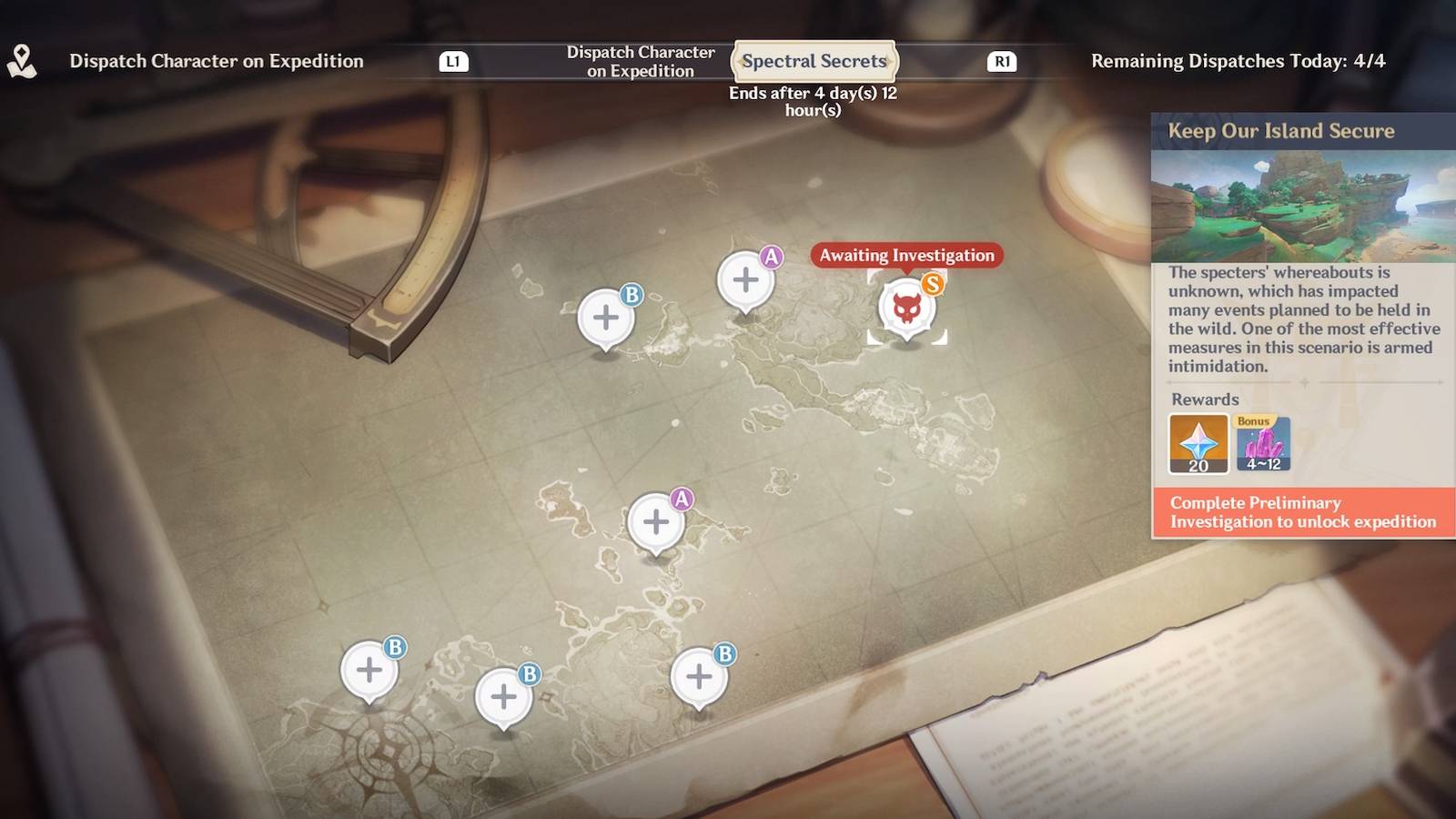Select the S-rank specter expedition marker
The image size is (1456, 819).
[x=906, y=308]
